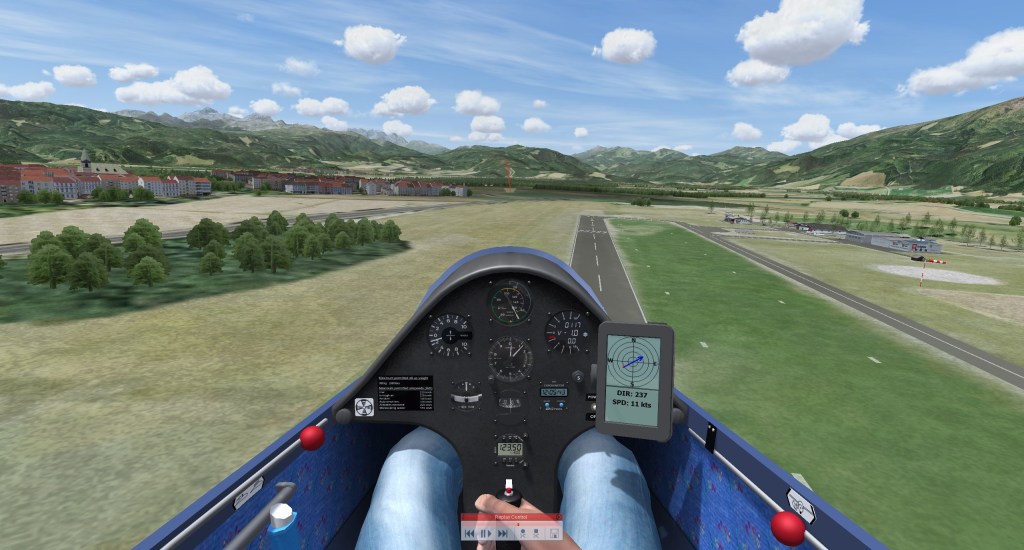Viewport: 1024px width, 550px height.
Task: Toggle replay pause/play
Action: pyautogui.click(x=486, y=534)
